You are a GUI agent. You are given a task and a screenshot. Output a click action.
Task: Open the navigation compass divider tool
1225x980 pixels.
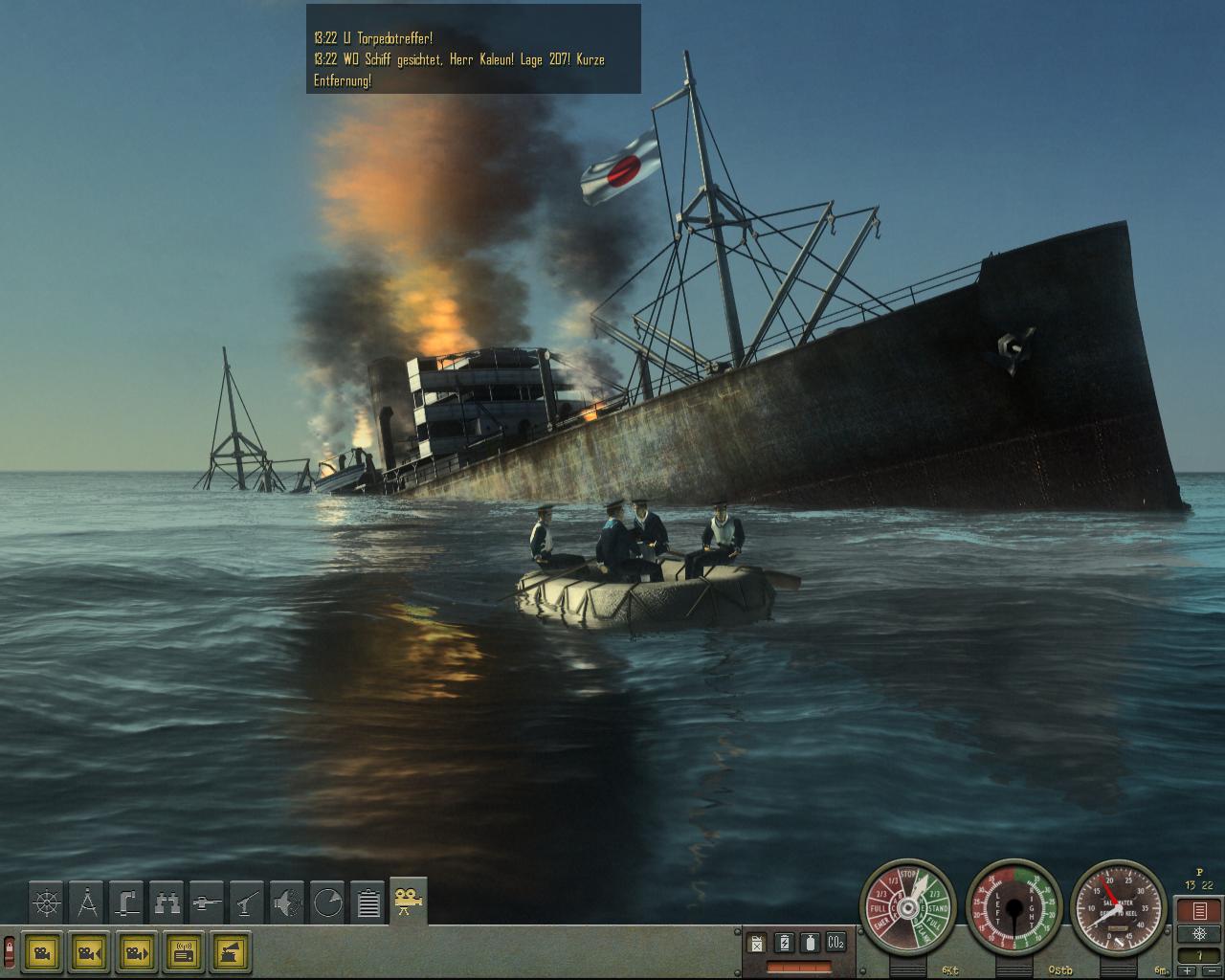point(87,902)
